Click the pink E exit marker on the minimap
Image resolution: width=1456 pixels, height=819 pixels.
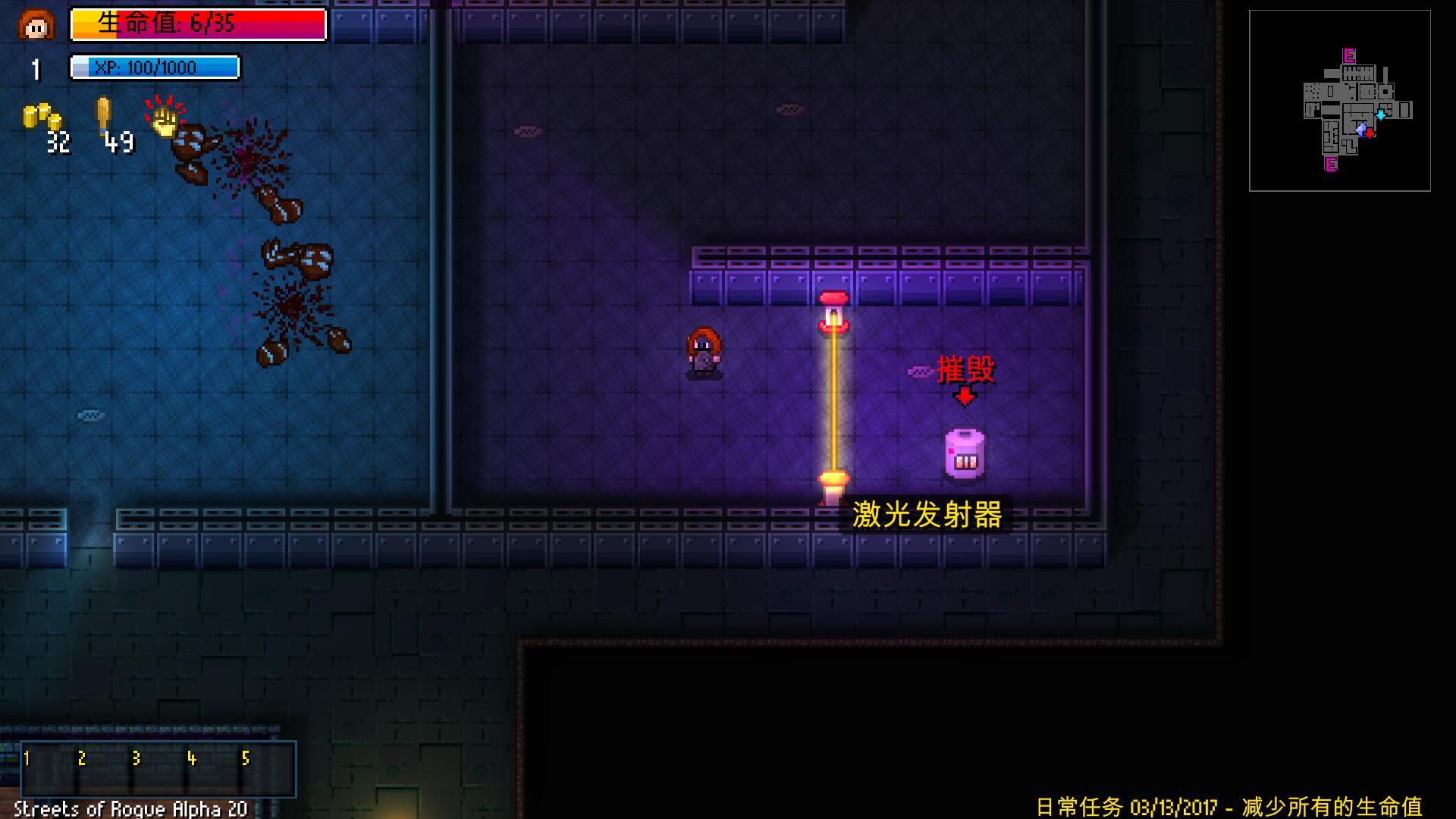coord(1348,55)
